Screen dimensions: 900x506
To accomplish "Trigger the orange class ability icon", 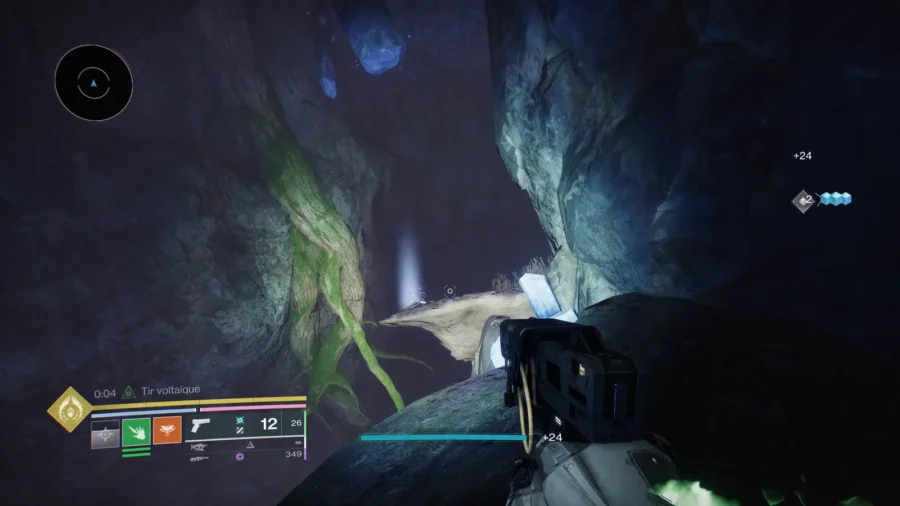I will click(x=167, y=431).
